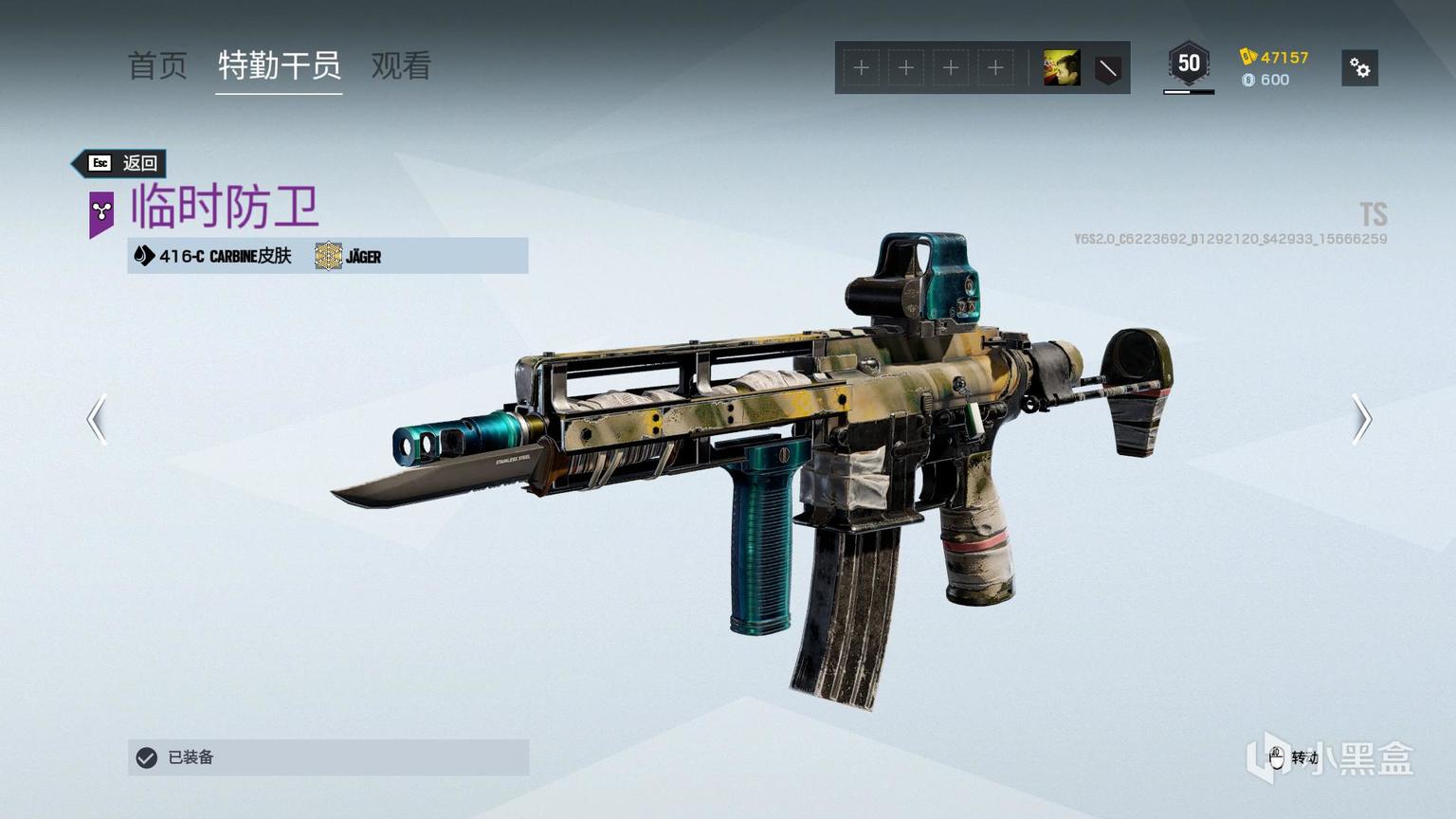Open the 特勤干员 operators tab

(279, 65)
